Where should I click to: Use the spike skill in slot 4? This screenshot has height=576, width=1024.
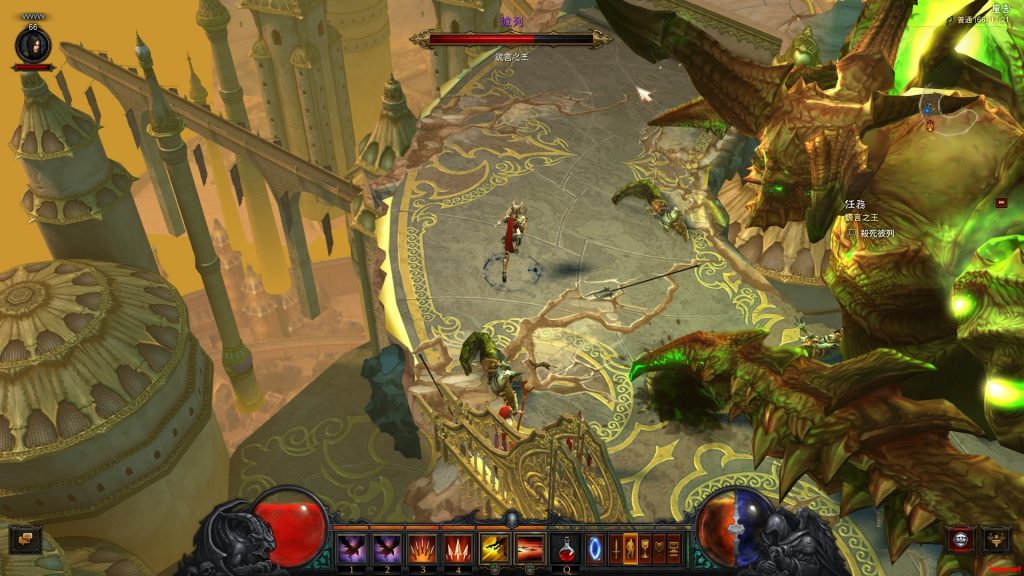point(458,548)
